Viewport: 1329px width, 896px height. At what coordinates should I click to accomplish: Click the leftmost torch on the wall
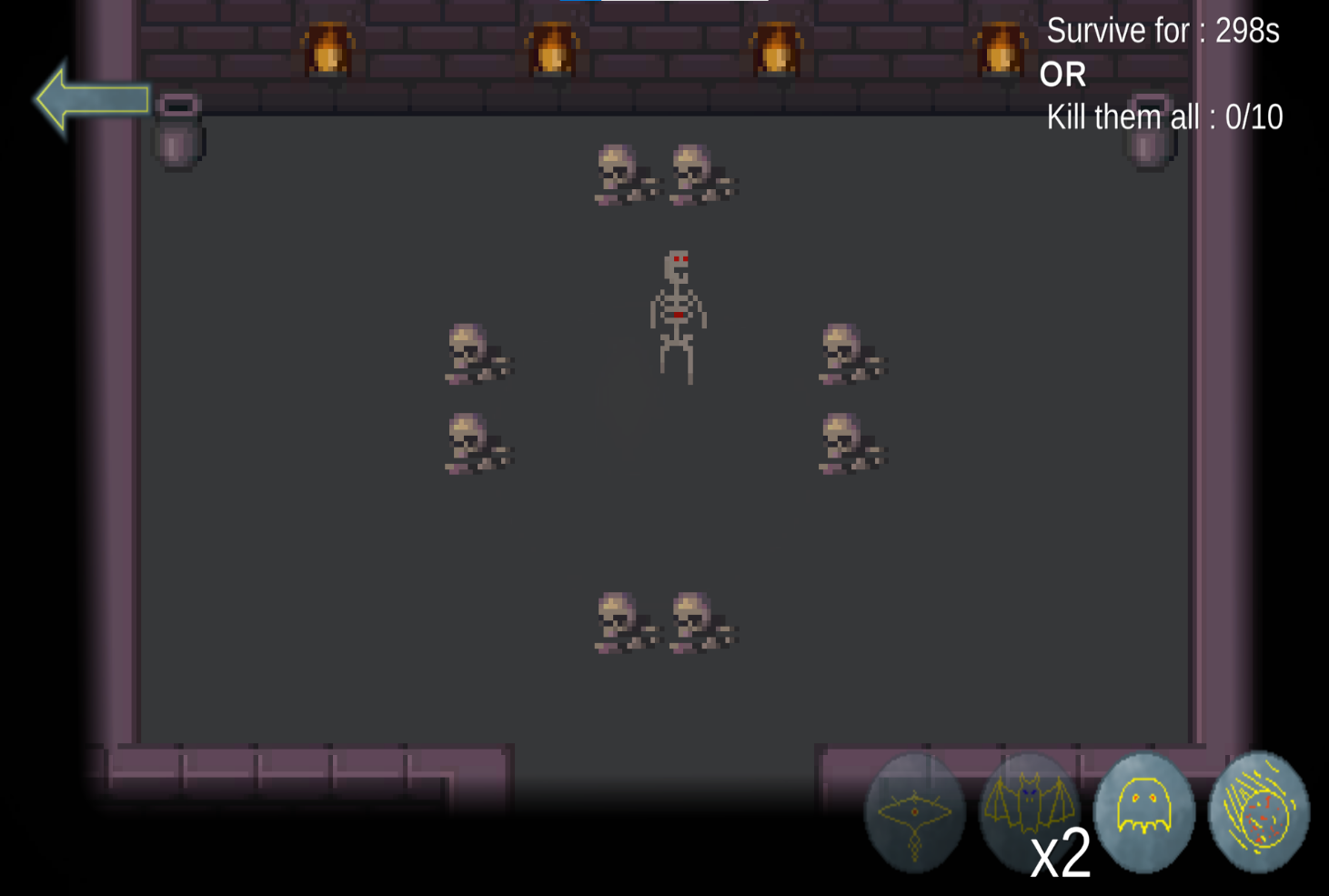tap(327, 50)
